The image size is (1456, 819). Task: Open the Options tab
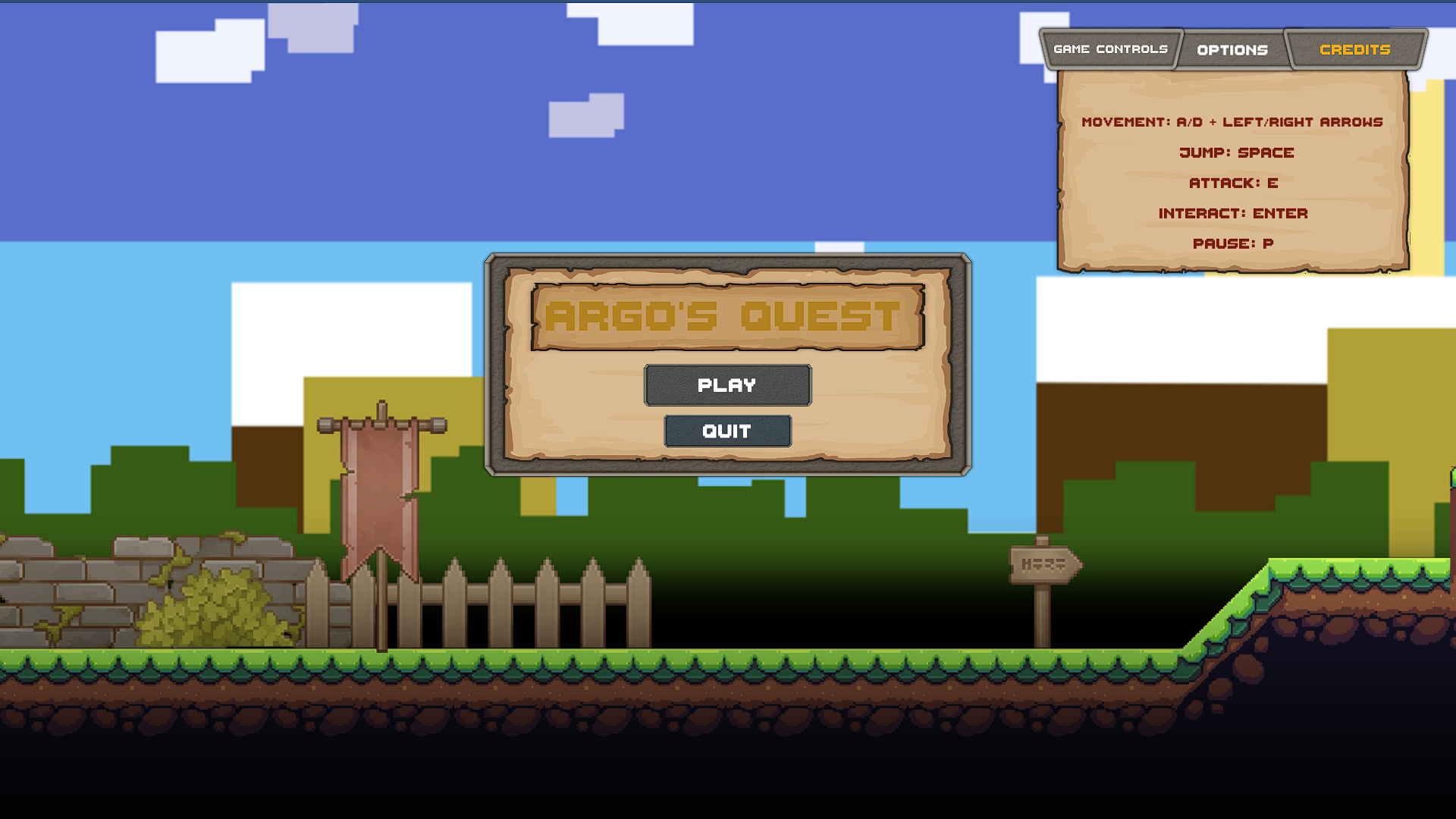[1232, 49]
